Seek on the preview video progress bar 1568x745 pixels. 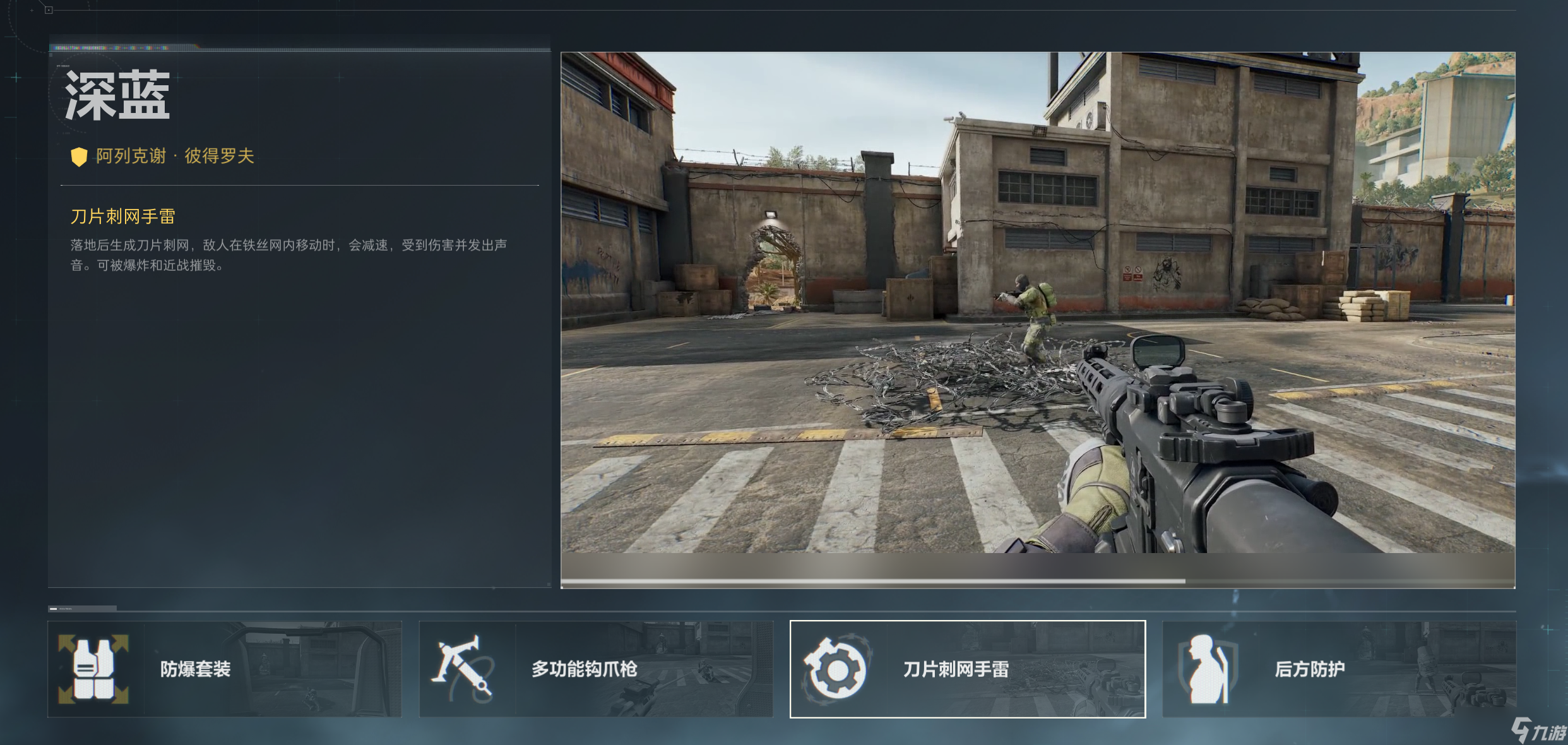coord(1038,581)
